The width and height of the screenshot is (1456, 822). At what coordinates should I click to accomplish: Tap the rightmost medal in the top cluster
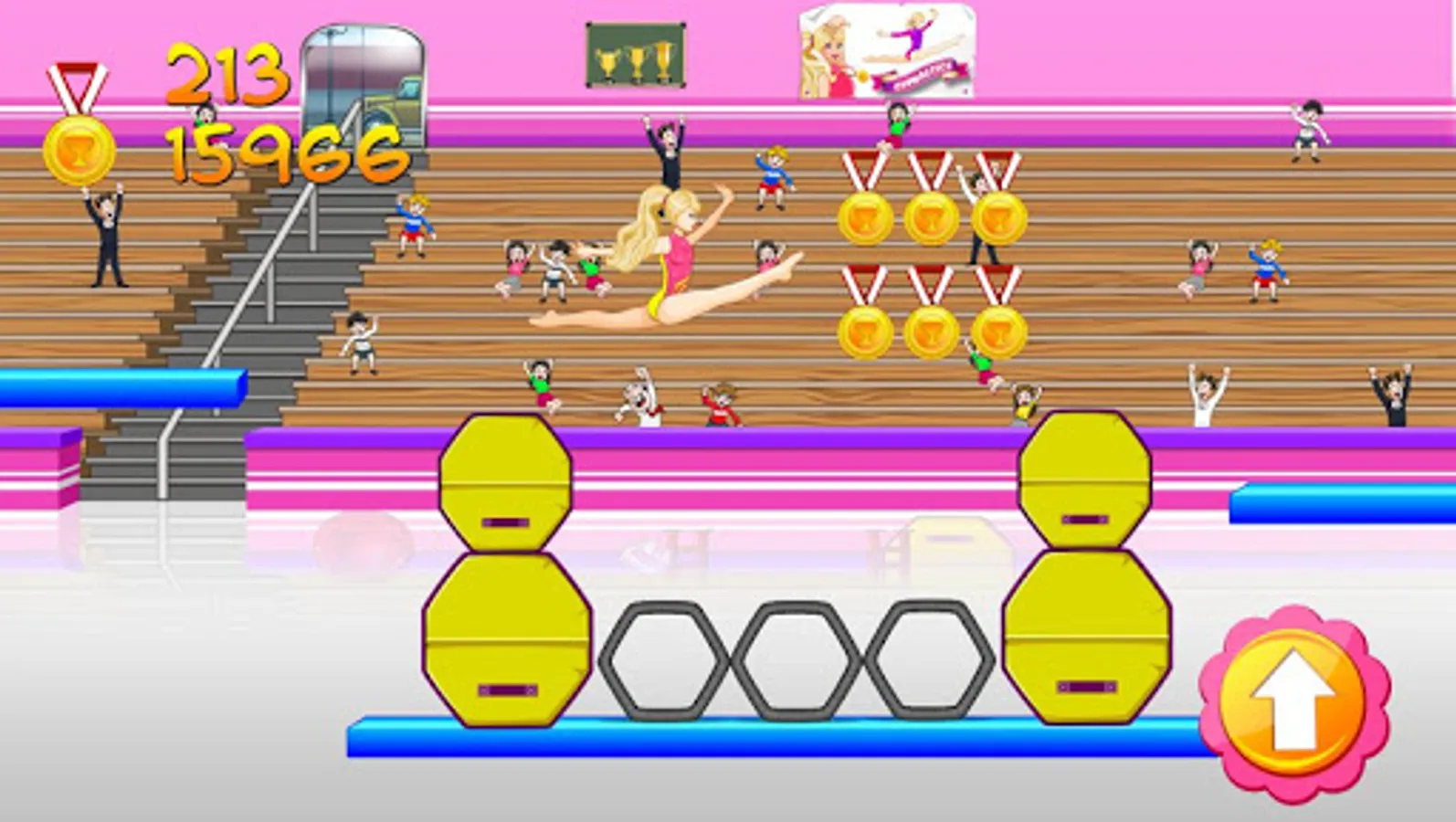click(1000, 217)
